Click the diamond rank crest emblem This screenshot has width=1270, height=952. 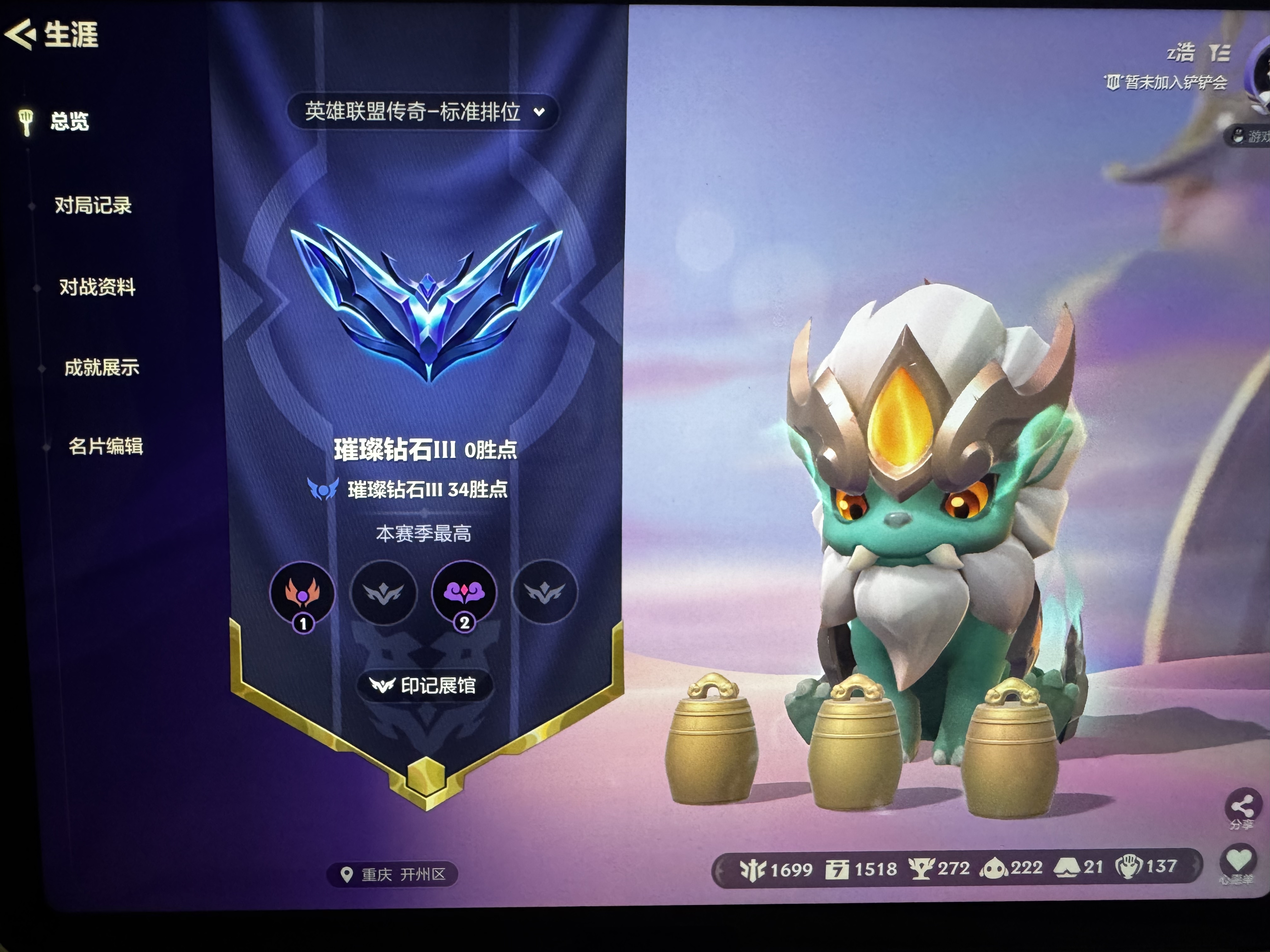pos(426,301)
